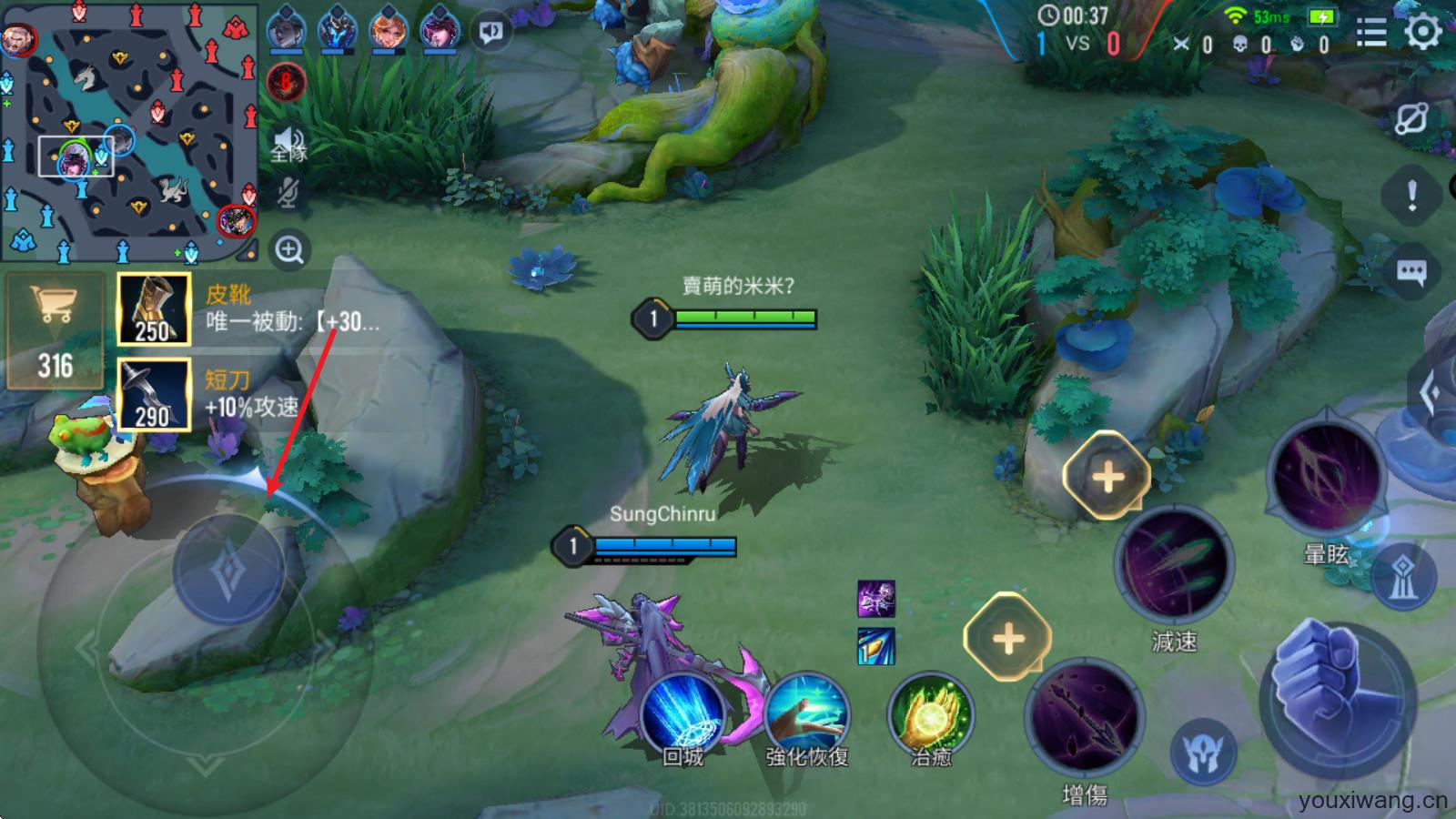Viewport: 1456px width, 819px height.
Task: Buy the 皮靴 boots for 250
Action: pos(153,309)
